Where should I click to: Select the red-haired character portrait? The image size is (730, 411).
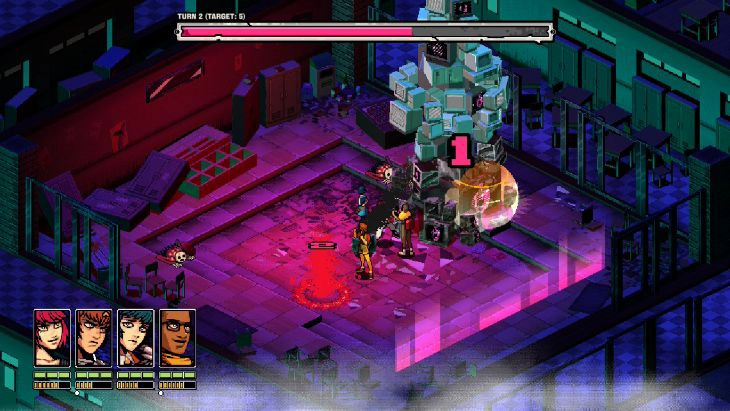(52, 335)
